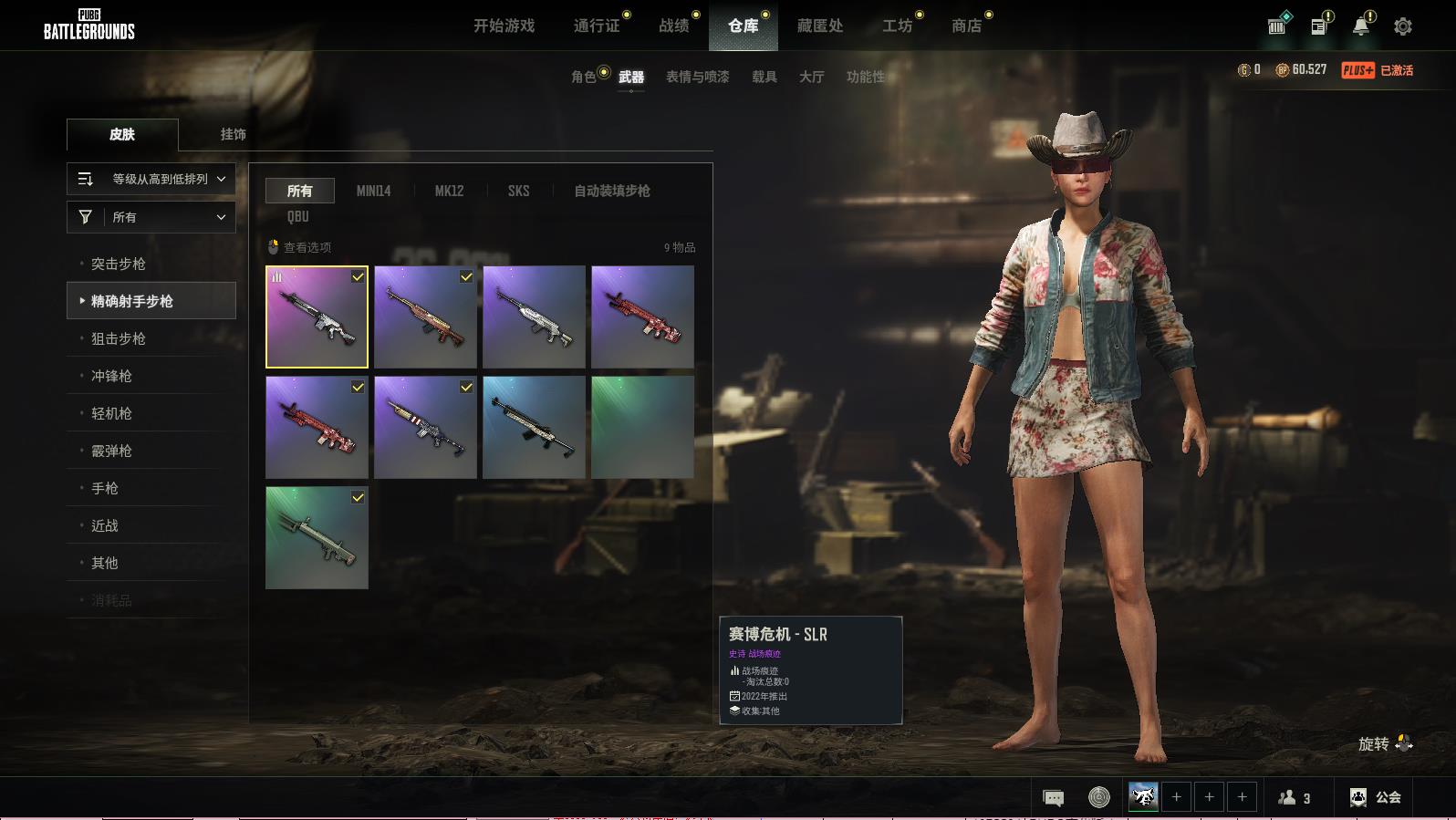Pick the QBU skin on green background

pyautogui.click(x=317, y=537)
